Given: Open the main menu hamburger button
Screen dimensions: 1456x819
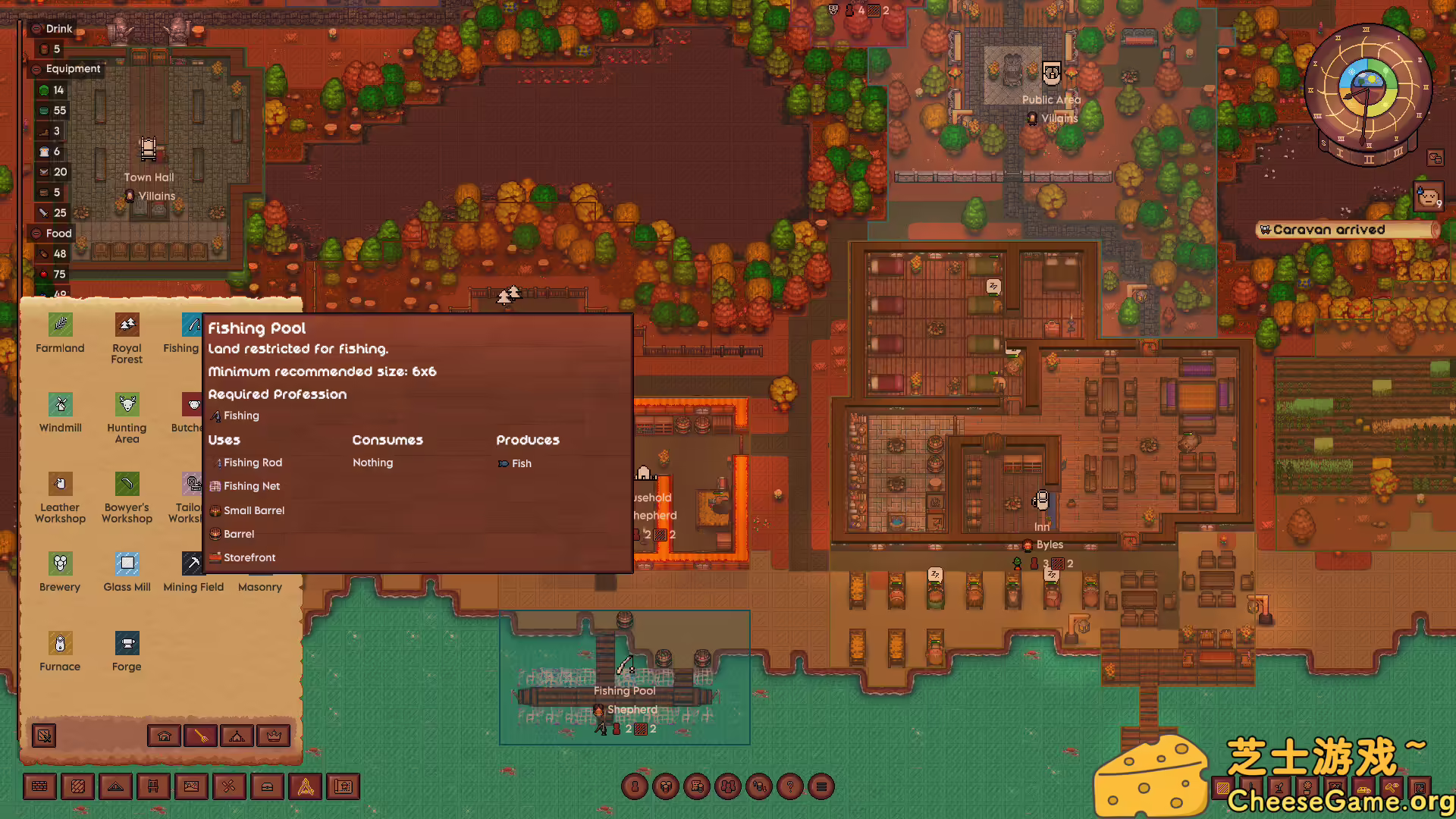Looking at the screenshot, I should point(821,787).
